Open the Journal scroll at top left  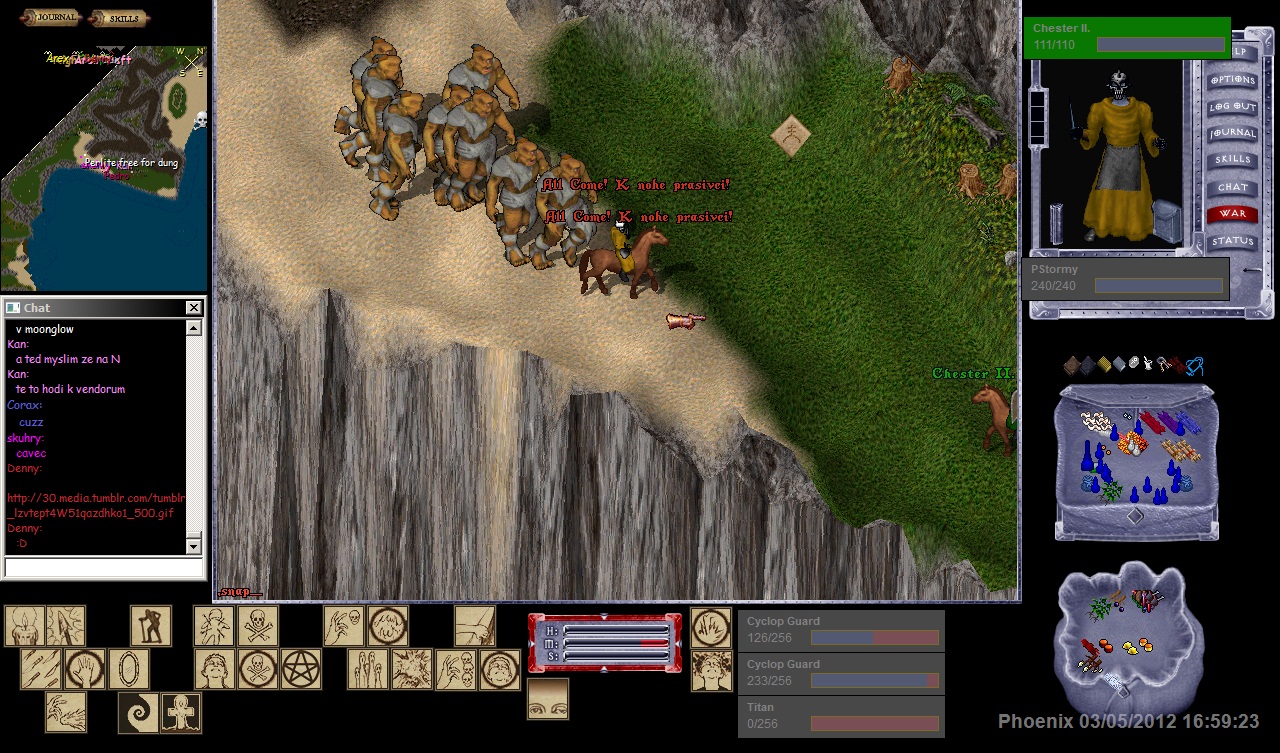(51, 18)
